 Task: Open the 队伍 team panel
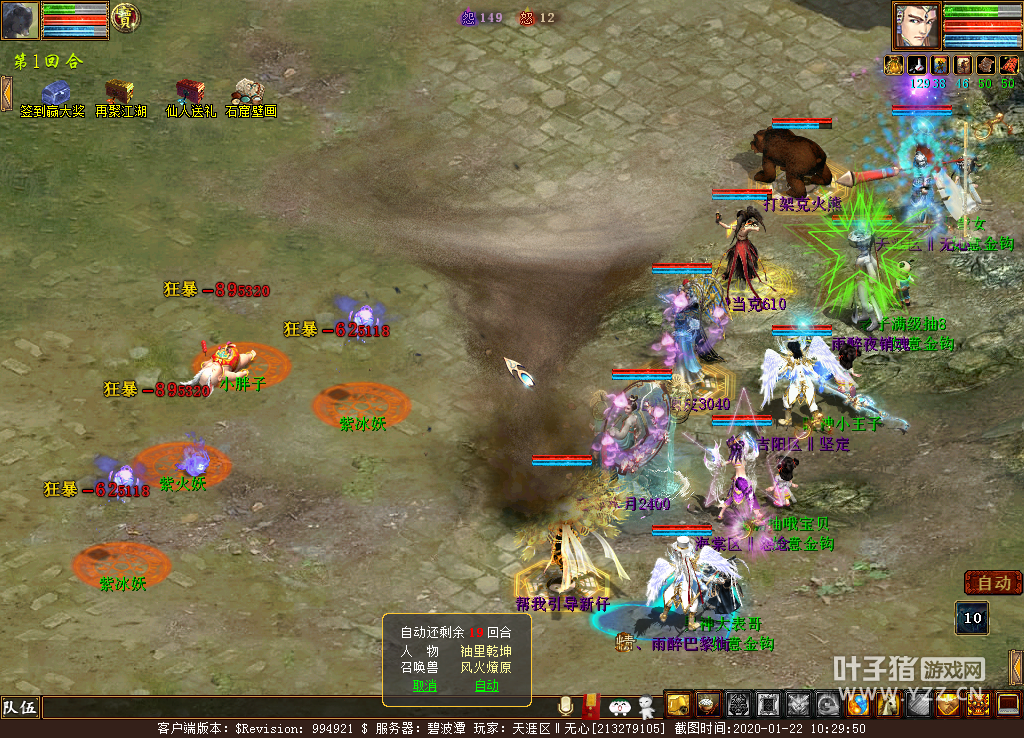click(20, 708)
